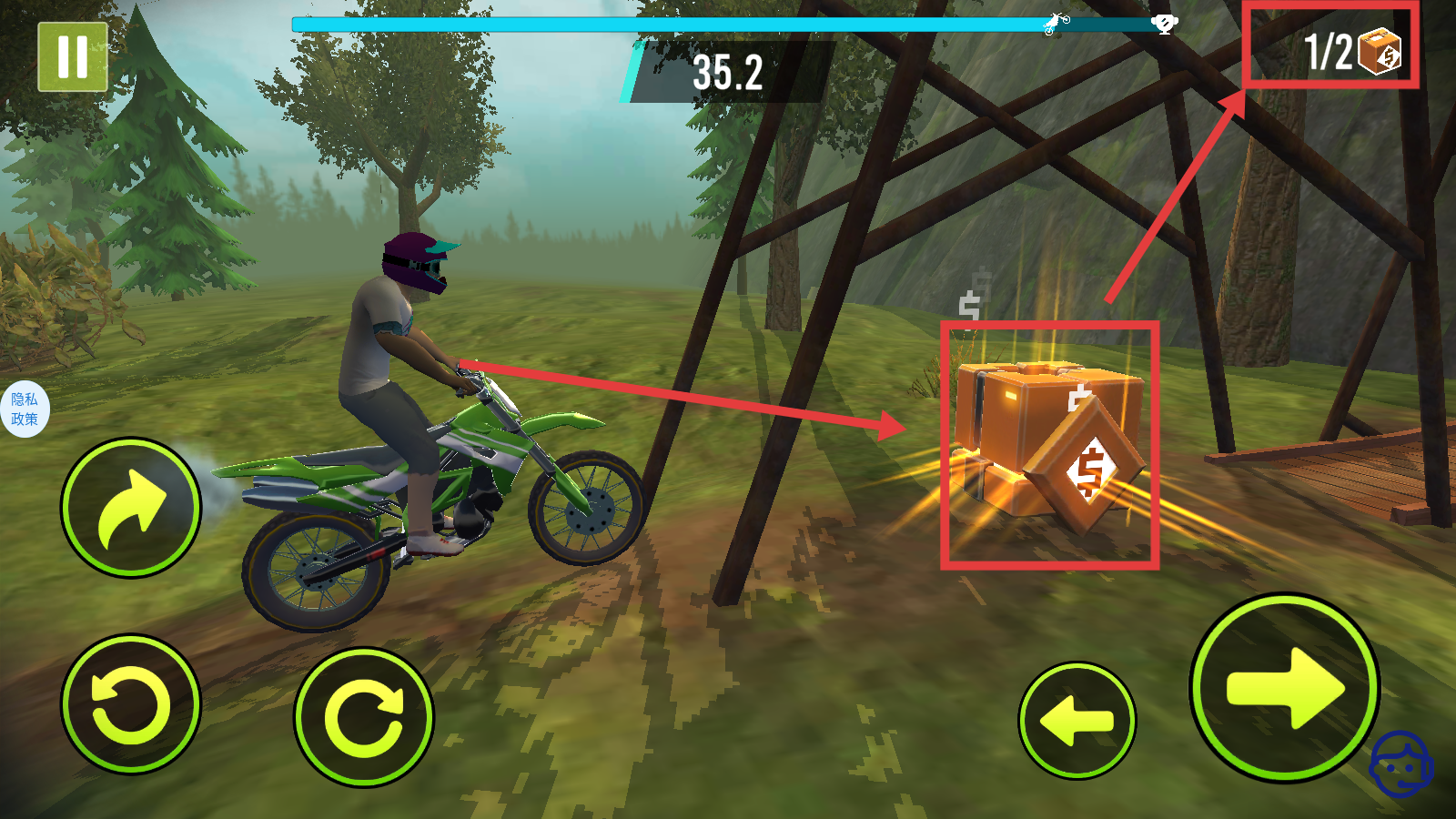Open the blue support agent icon

click(1400, 764)
